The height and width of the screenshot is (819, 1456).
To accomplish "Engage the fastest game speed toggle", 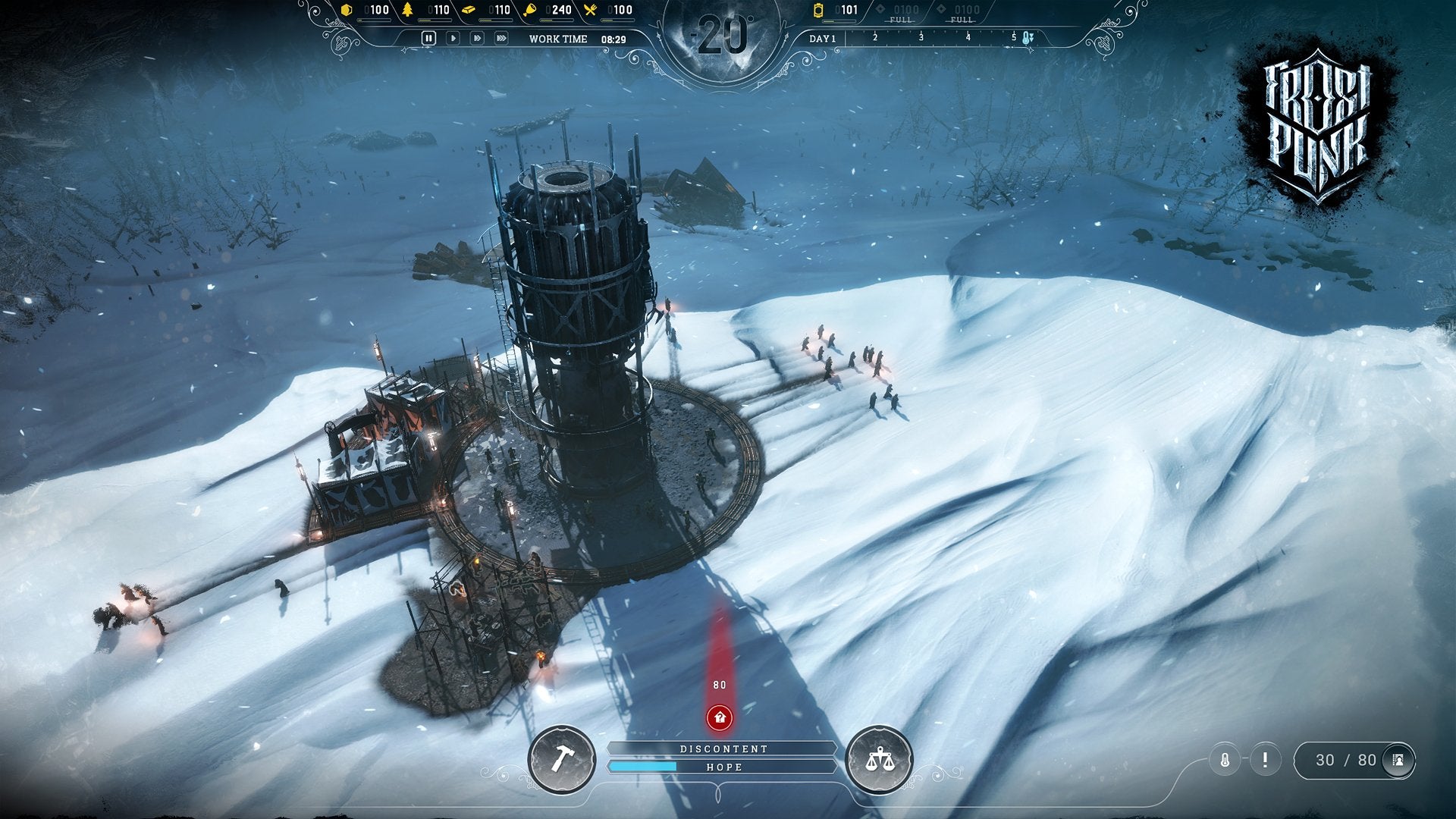I will (x=501, y=37).
